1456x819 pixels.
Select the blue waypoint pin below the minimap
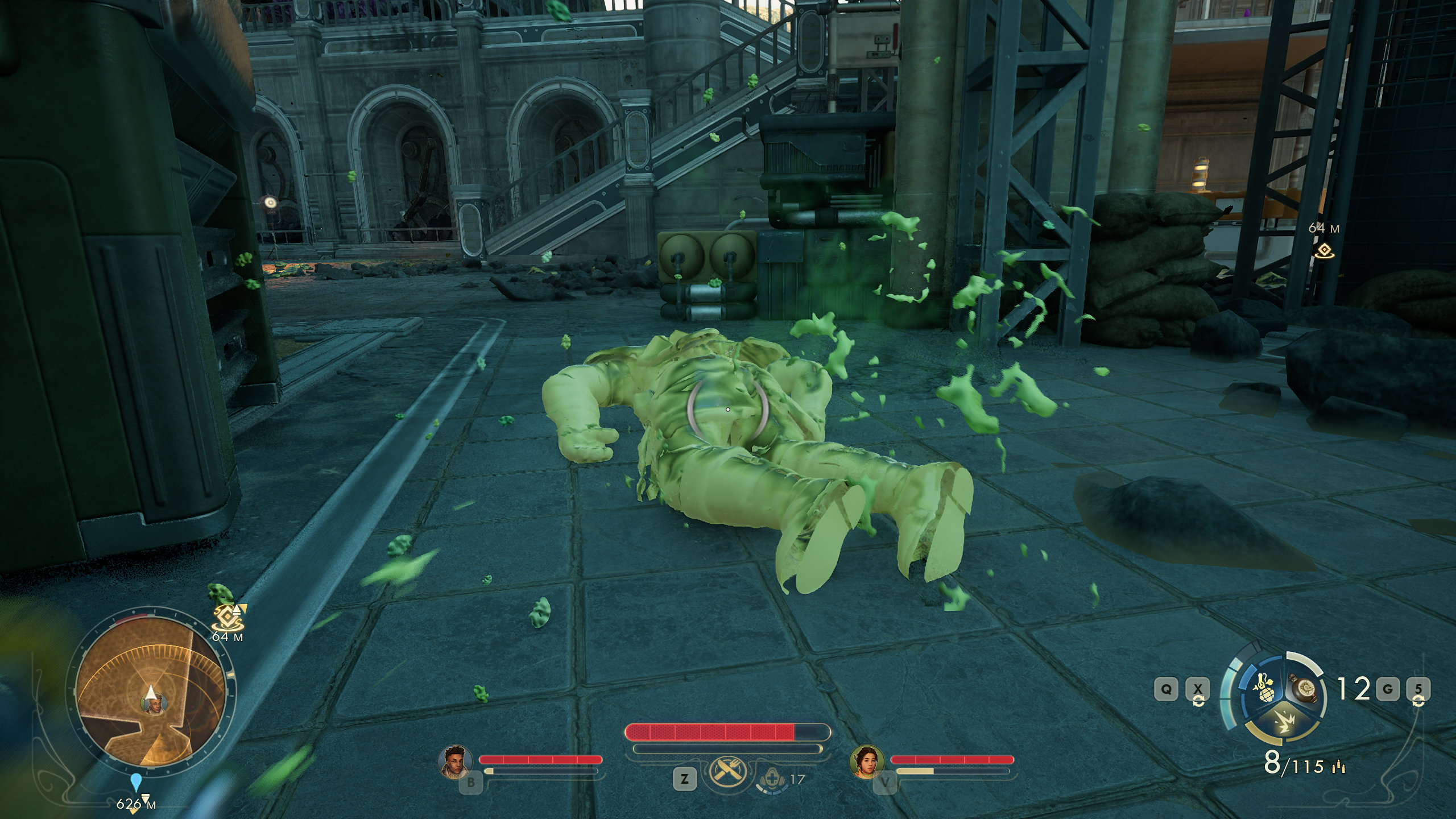135,782
